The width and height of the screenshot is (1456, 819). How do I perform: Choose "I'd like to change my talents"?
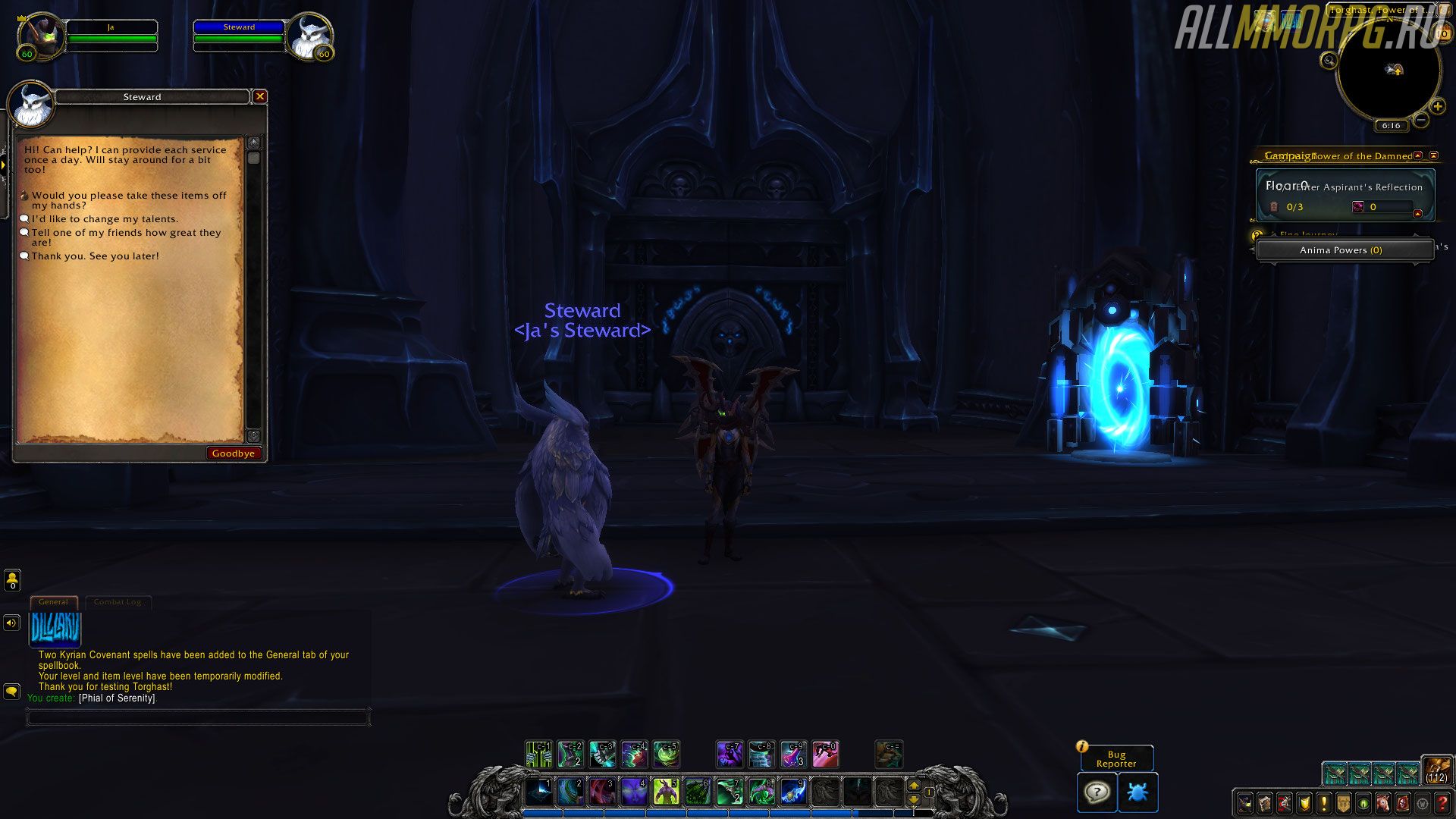pos(105,219)
